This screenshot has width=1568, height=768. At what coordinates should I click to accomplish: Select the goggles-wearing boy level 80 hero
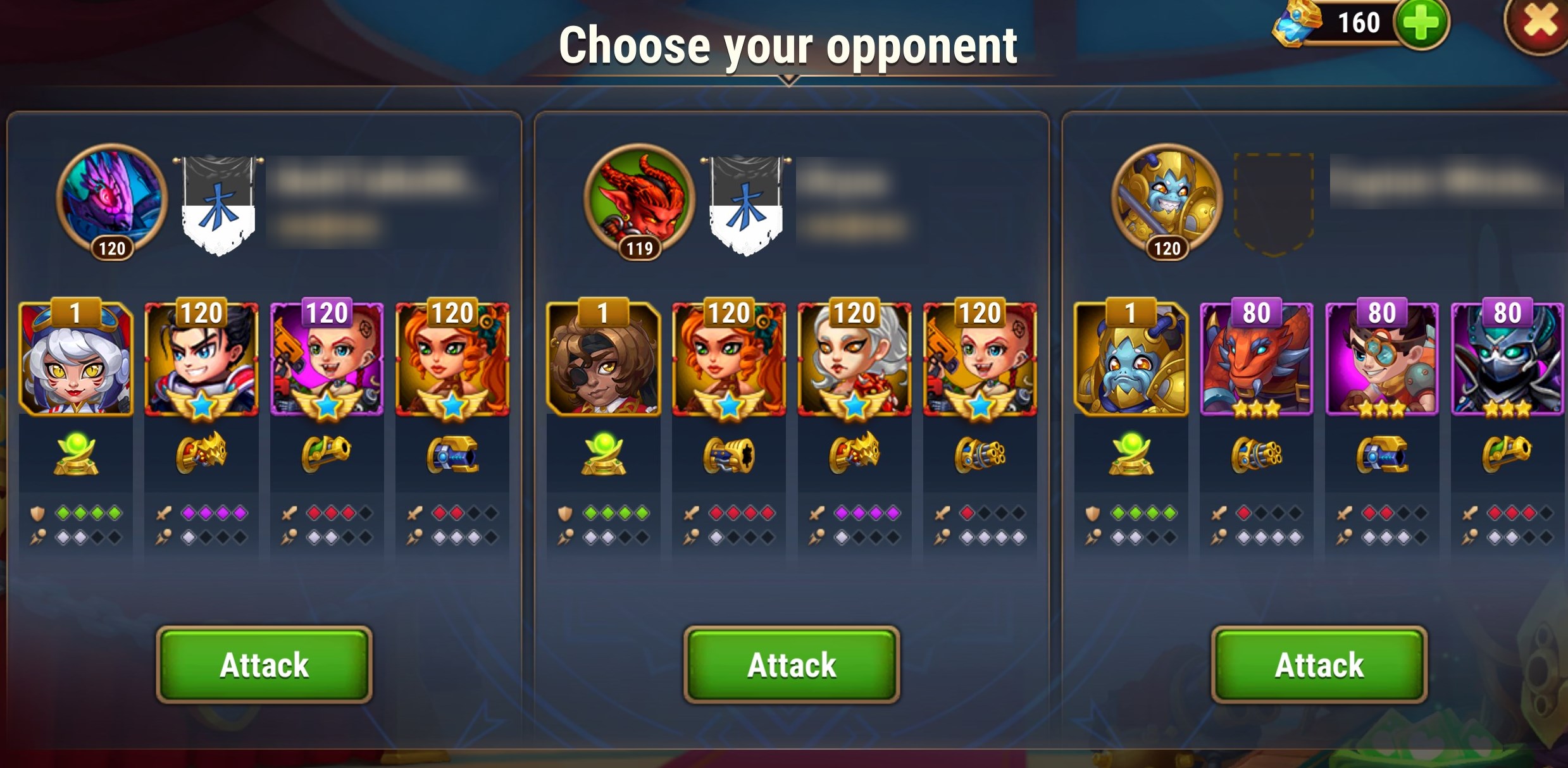[x=1381, y=359]
